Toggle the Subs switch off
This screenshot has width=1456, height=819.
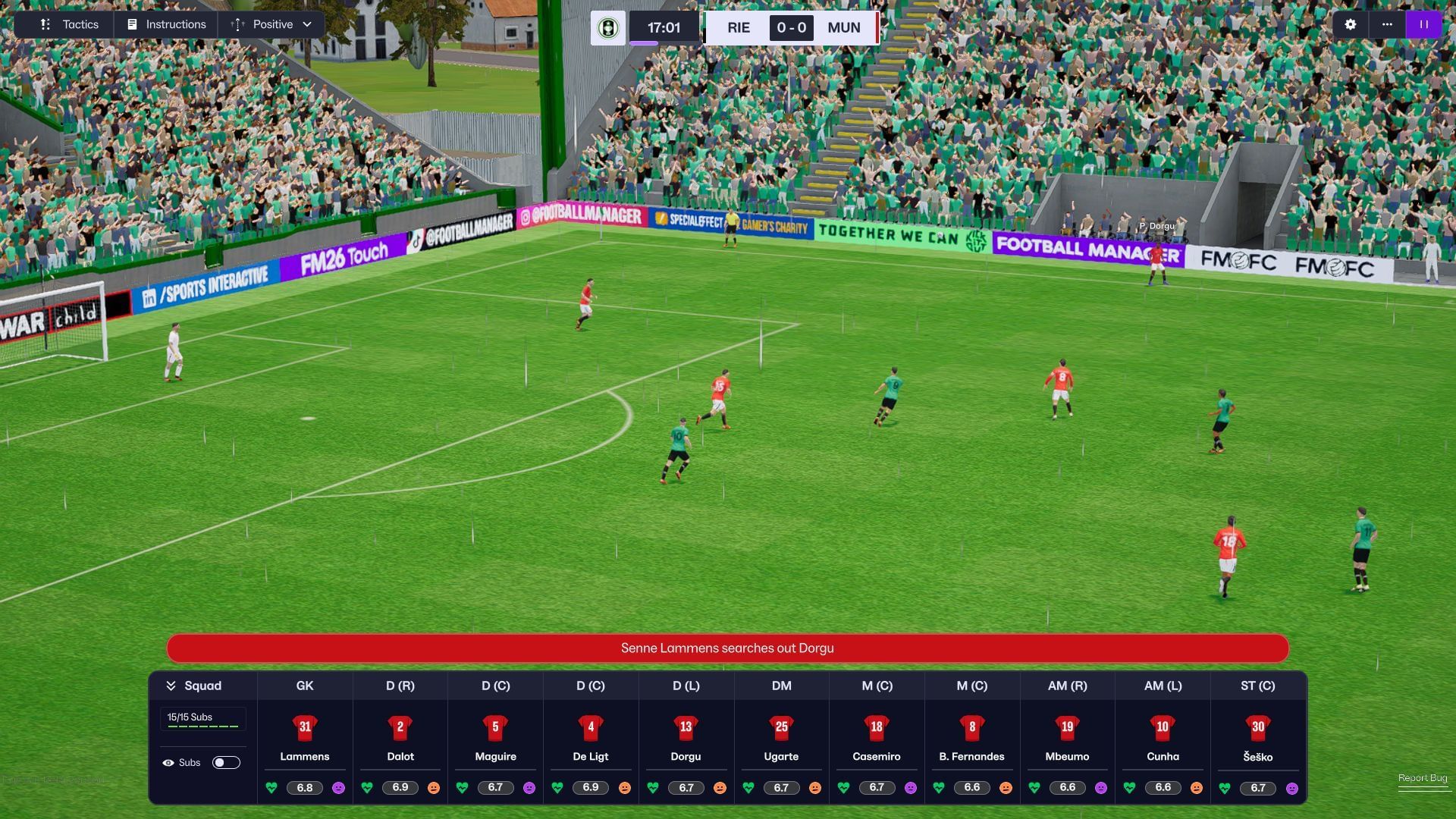point(225,762)
